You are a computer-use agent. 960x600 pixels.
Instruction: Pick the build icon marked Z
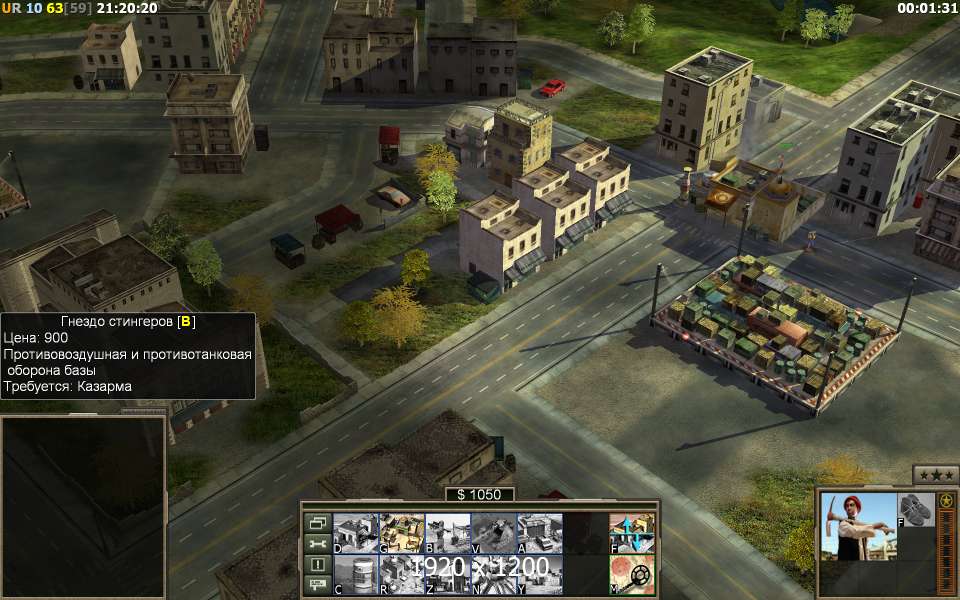pos(447,575)
